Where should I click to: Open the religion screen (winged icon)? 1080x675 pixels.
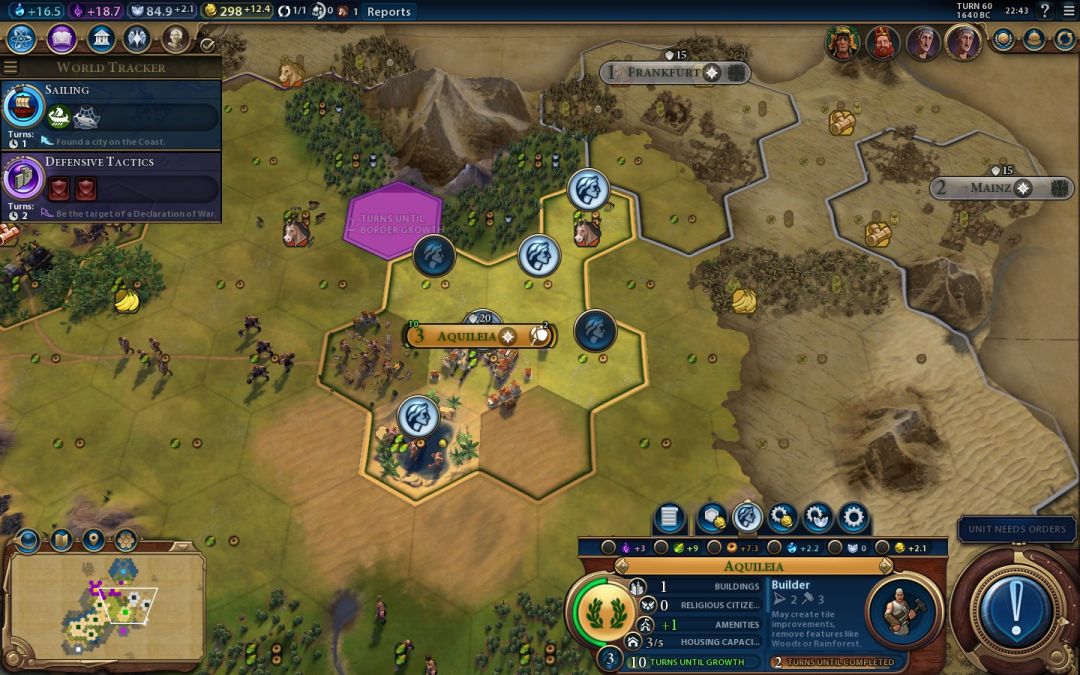138,39
